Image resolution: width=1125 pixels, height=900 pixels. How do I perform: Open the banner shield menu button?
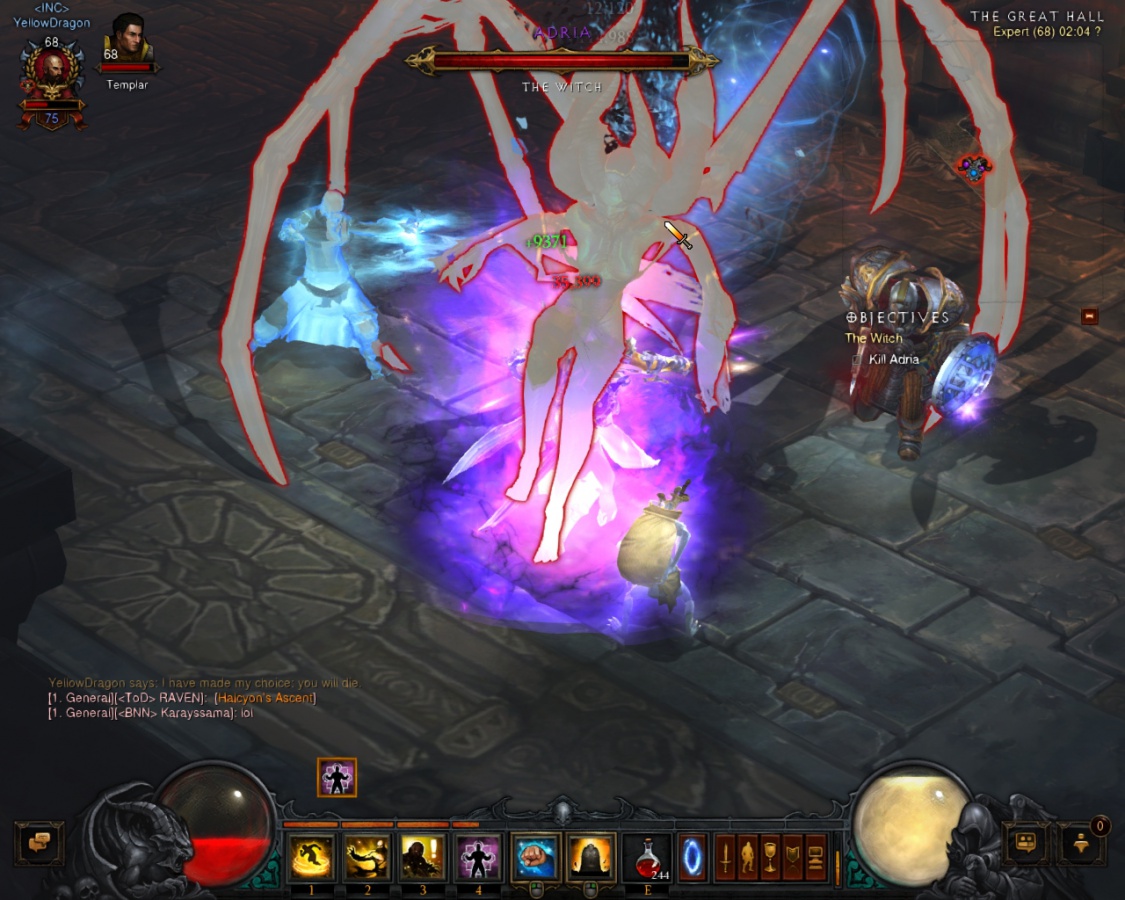[x=794, y=857]
